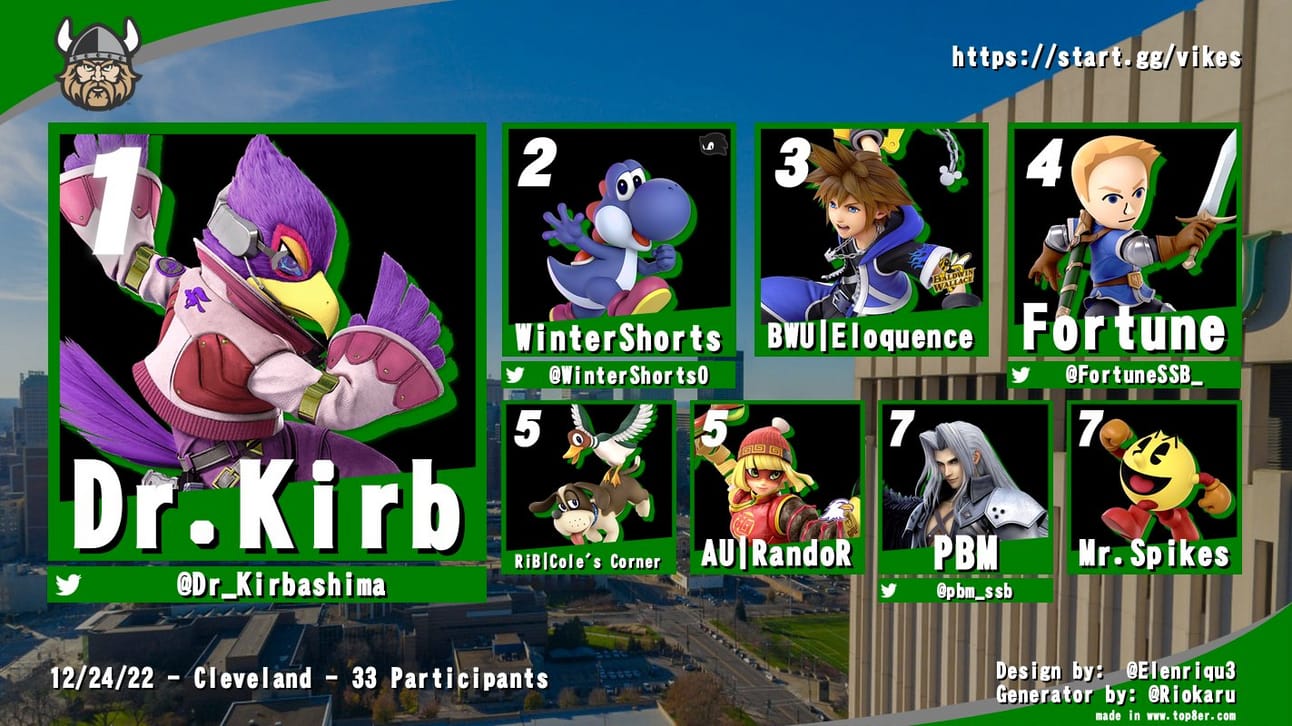
Task: Open the @FortuneSSB_ Twitter handle
Action: 1133,376
